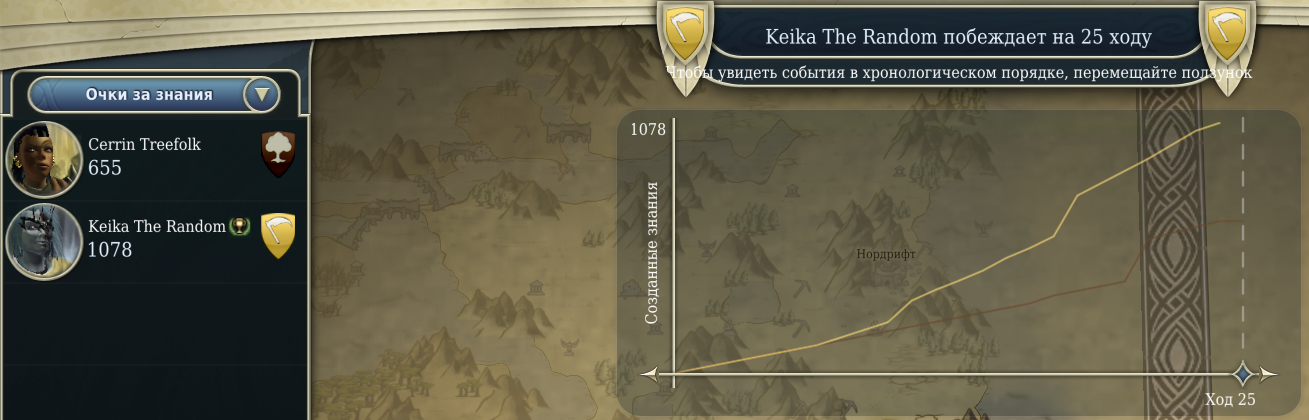Open the "Очки за знания" dropdown
Viewport: 1309px width, 420px height.
[262, 95]
